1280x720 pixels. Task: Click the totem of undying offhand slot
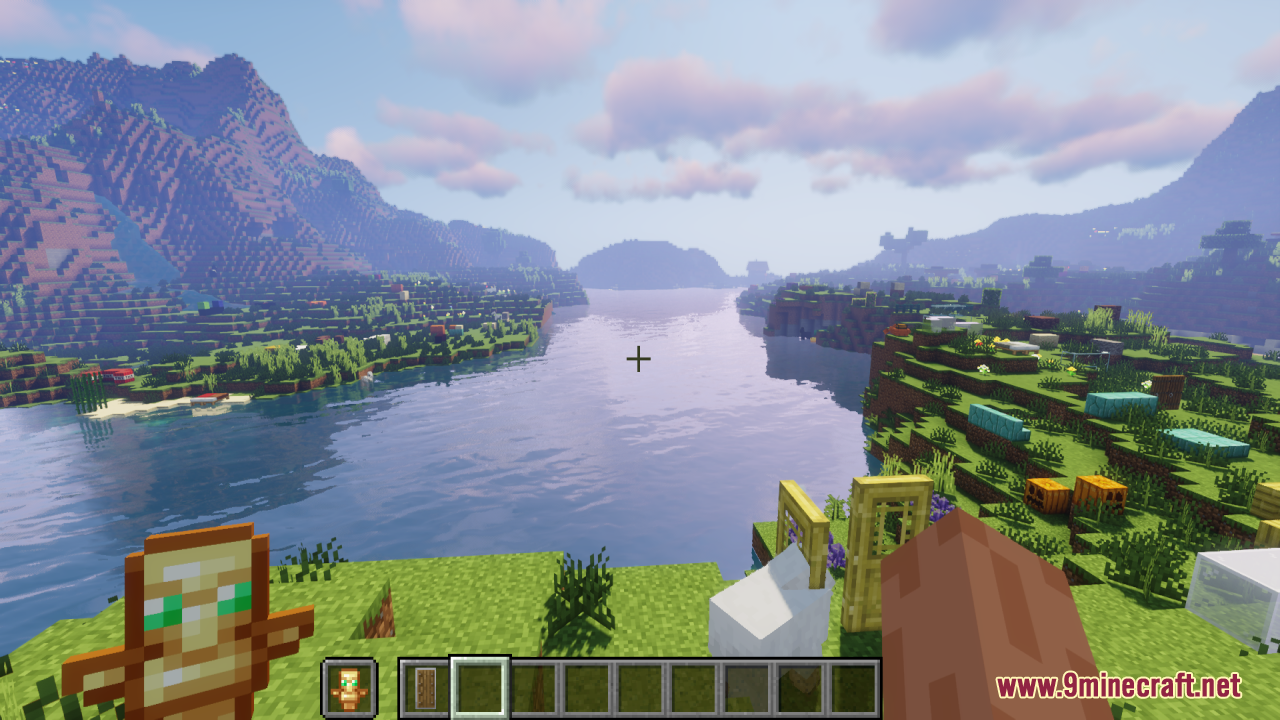coord(349,688)
